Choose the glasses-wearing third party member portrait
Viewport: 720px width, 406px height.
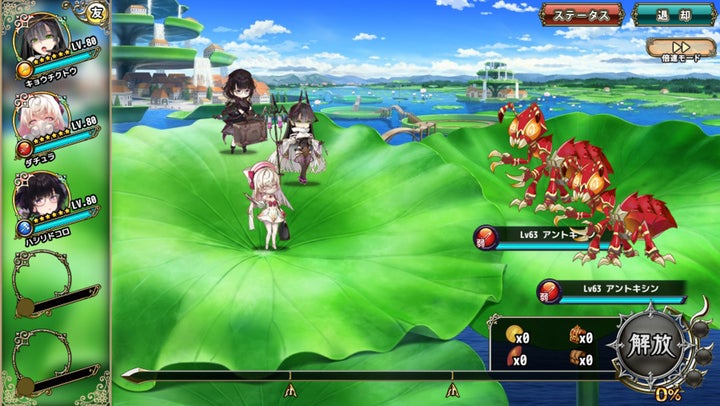(x=40, y=197)
